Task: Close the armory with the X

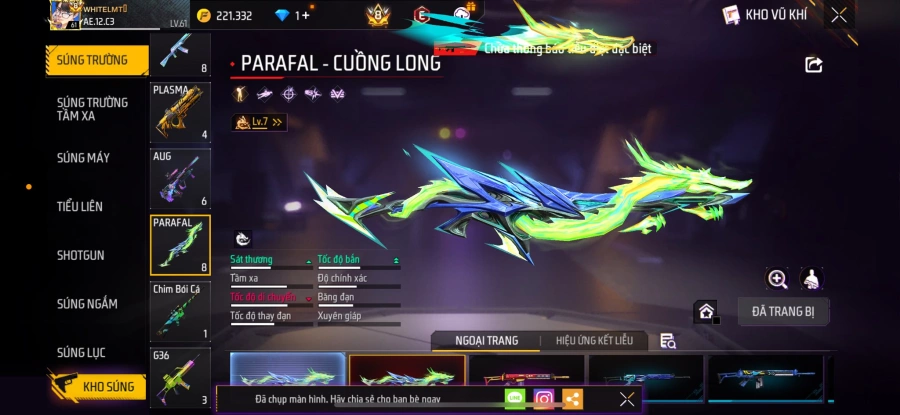Action: [839, 15]
